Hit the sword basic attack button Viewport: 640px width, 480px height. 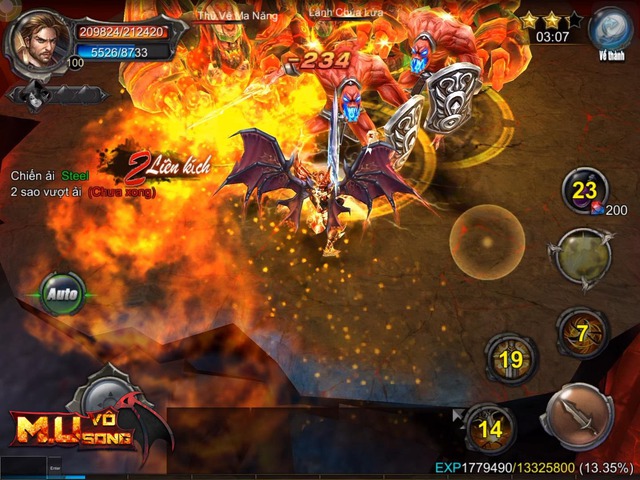pyautogui.click(x=576, y=418)
